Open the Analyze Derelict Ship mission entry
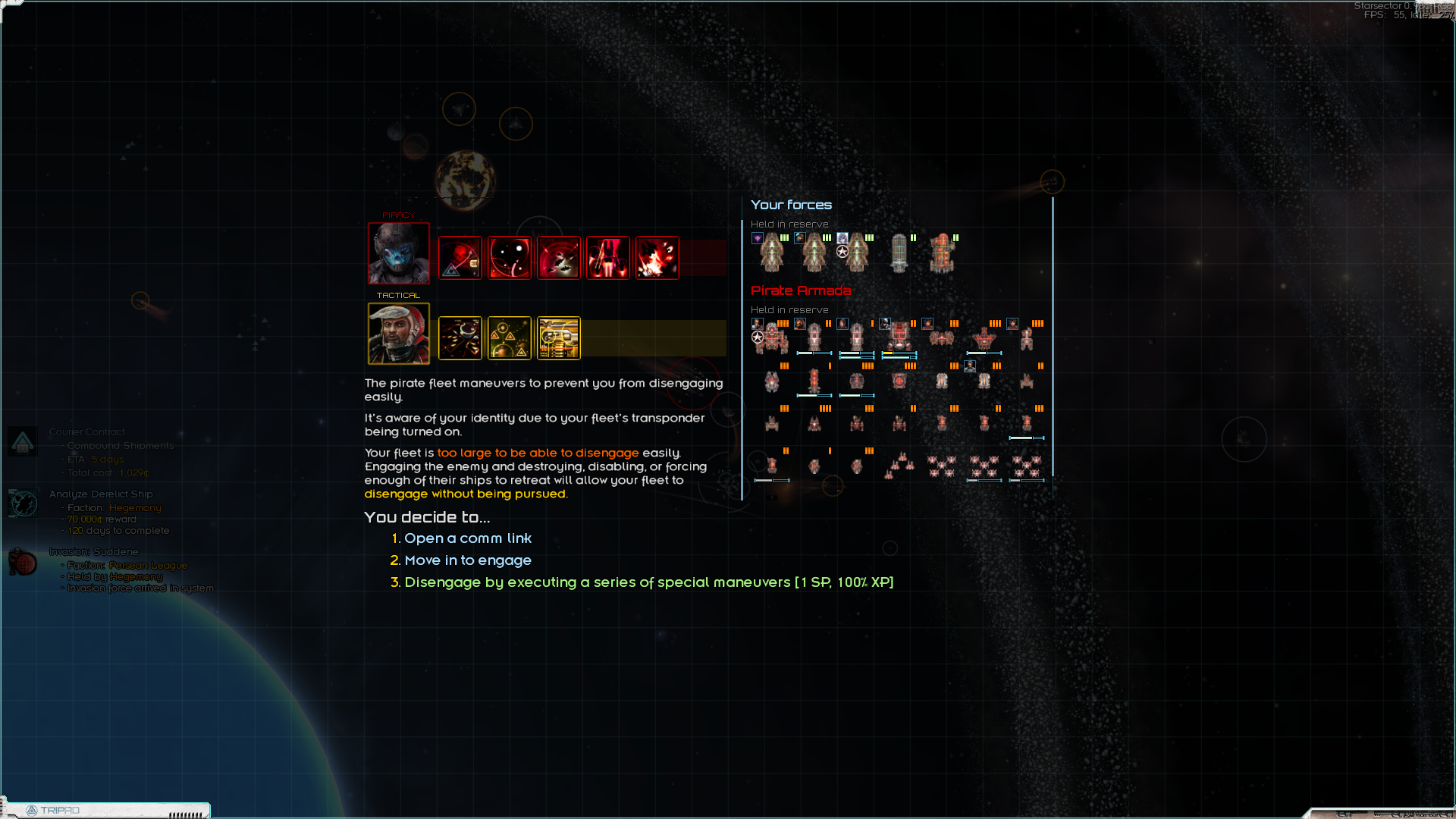 (101, 494)
